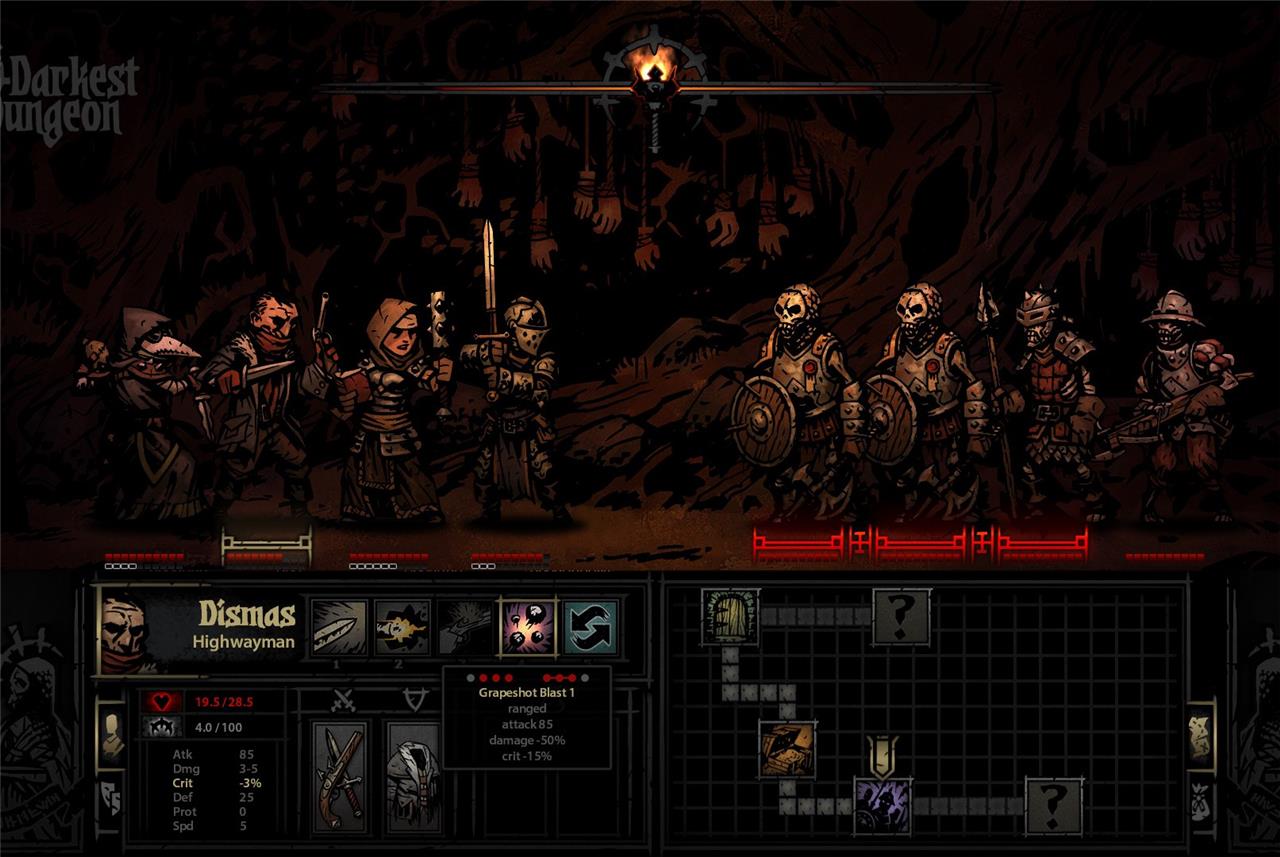Select the unexplored room linked to entrance
Screen dimensions: 1280x857
point(901,617)
